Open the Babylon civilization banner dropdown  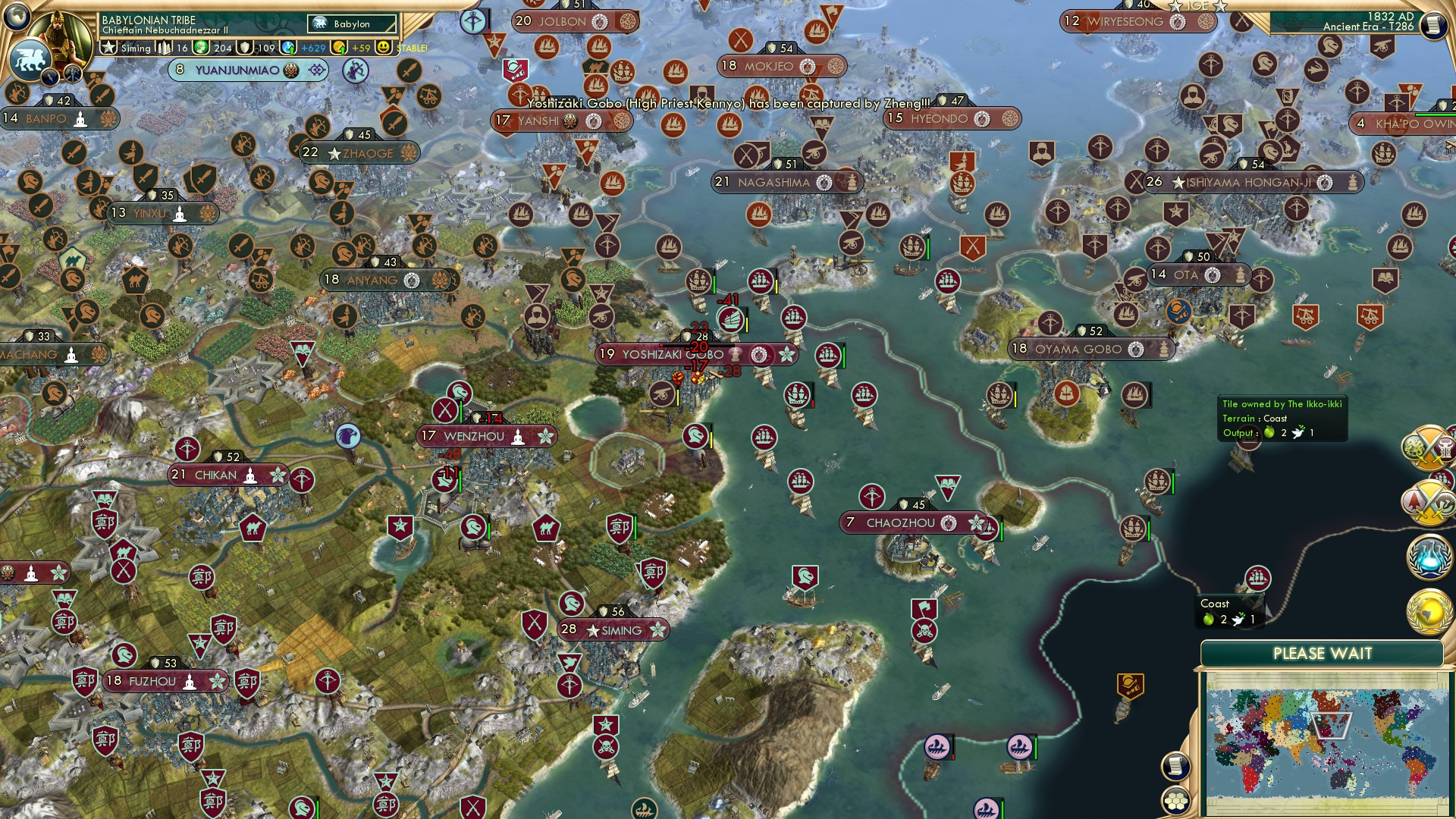pyautogui.click(x=350, y=24)
